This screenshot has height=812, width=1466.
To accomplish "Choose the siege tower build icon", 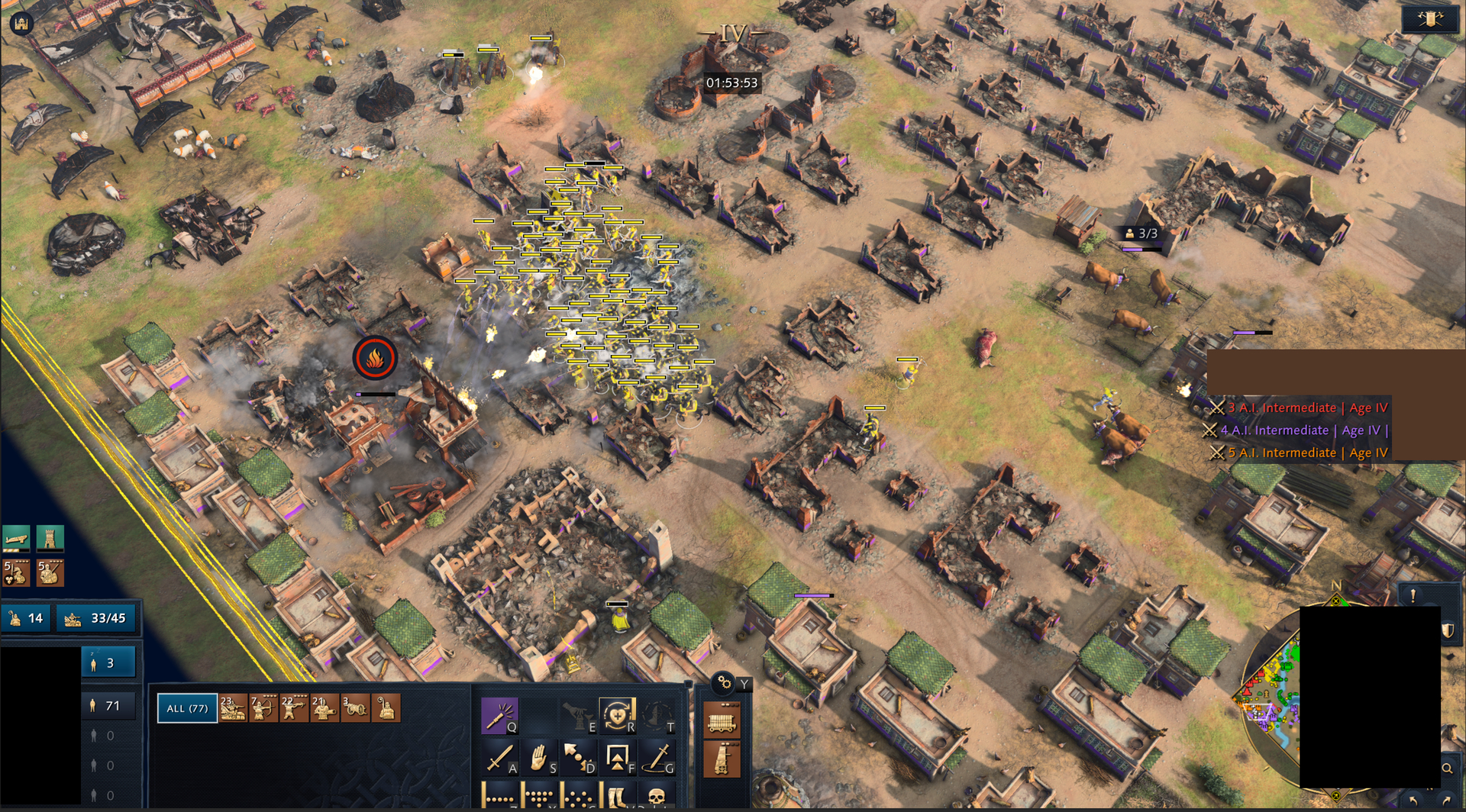I will tap(722, 760).
